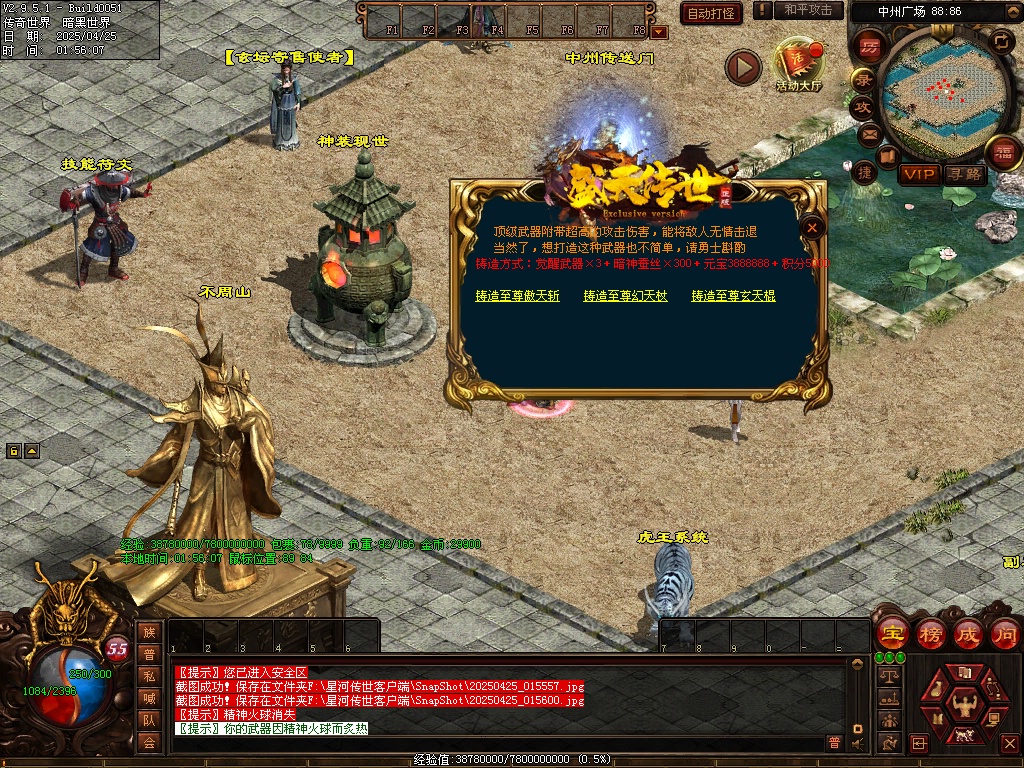
Task: Open the 宝 treasure shop orb
Action: pyautogui.click(x=892, y=634)
